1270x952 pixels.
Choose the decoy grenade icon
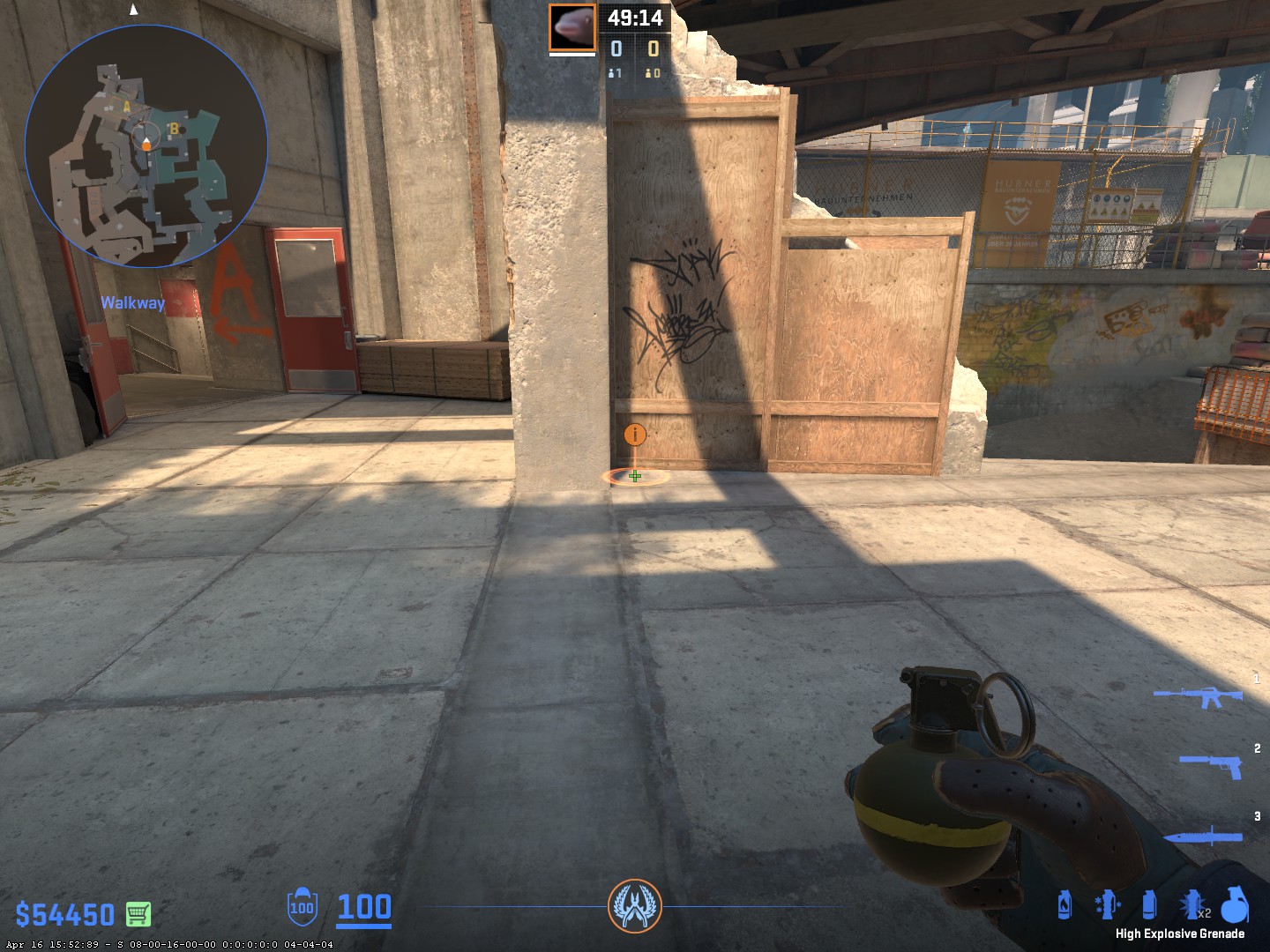[1106, 905]
